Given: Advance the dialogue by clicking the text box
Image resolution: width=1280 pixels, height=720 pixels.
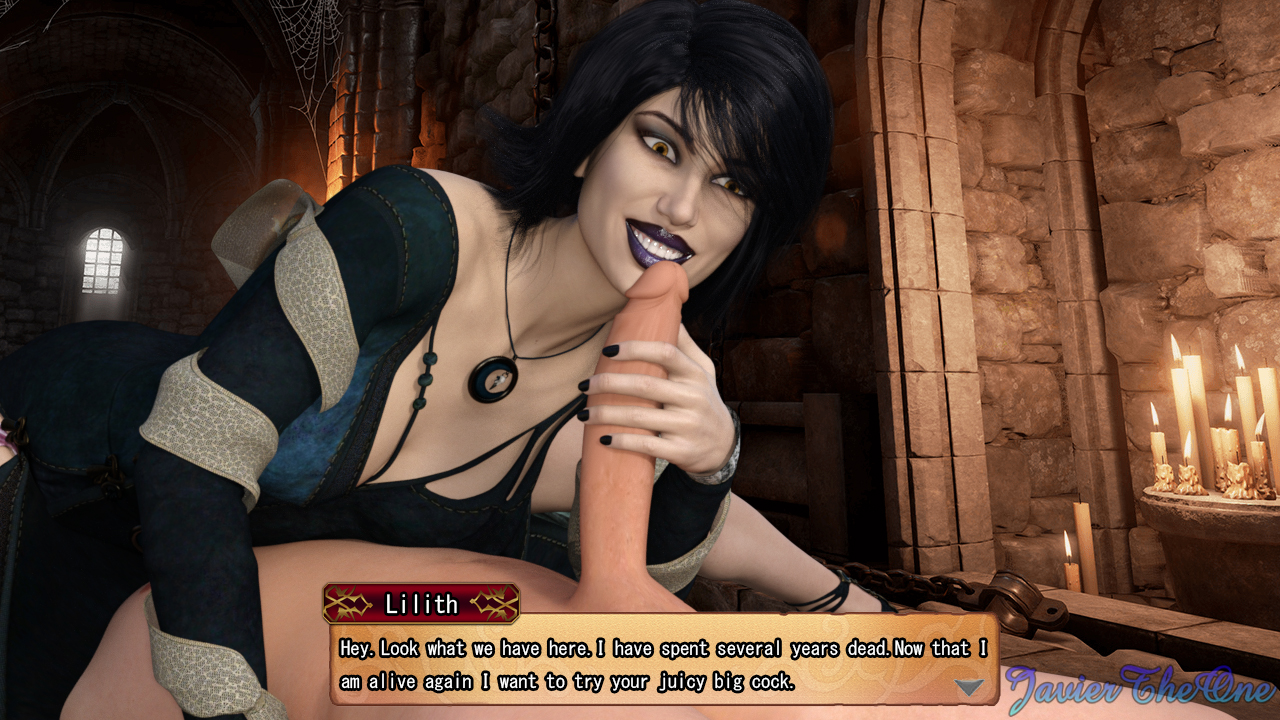Looking at the screenshot, I should pos(660,664).
